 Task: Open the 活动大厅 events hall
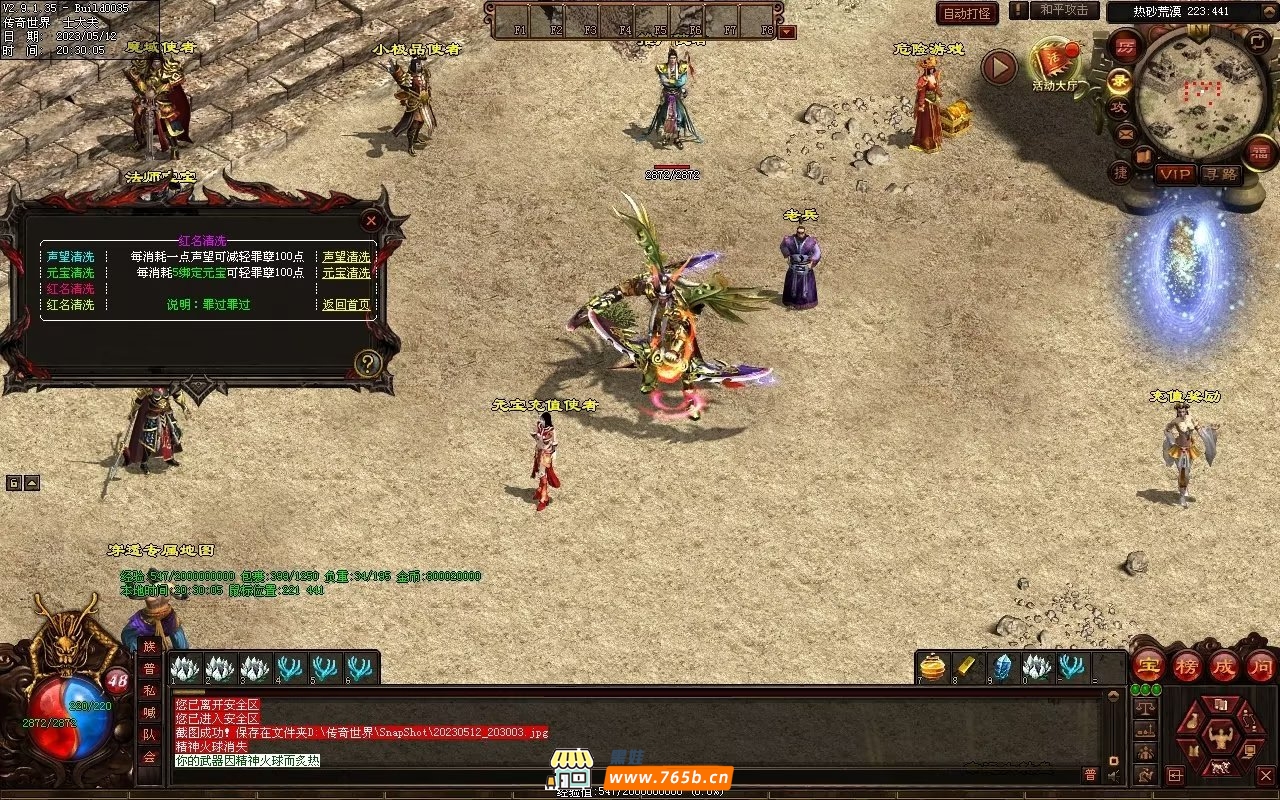[x=1054, y=63]
